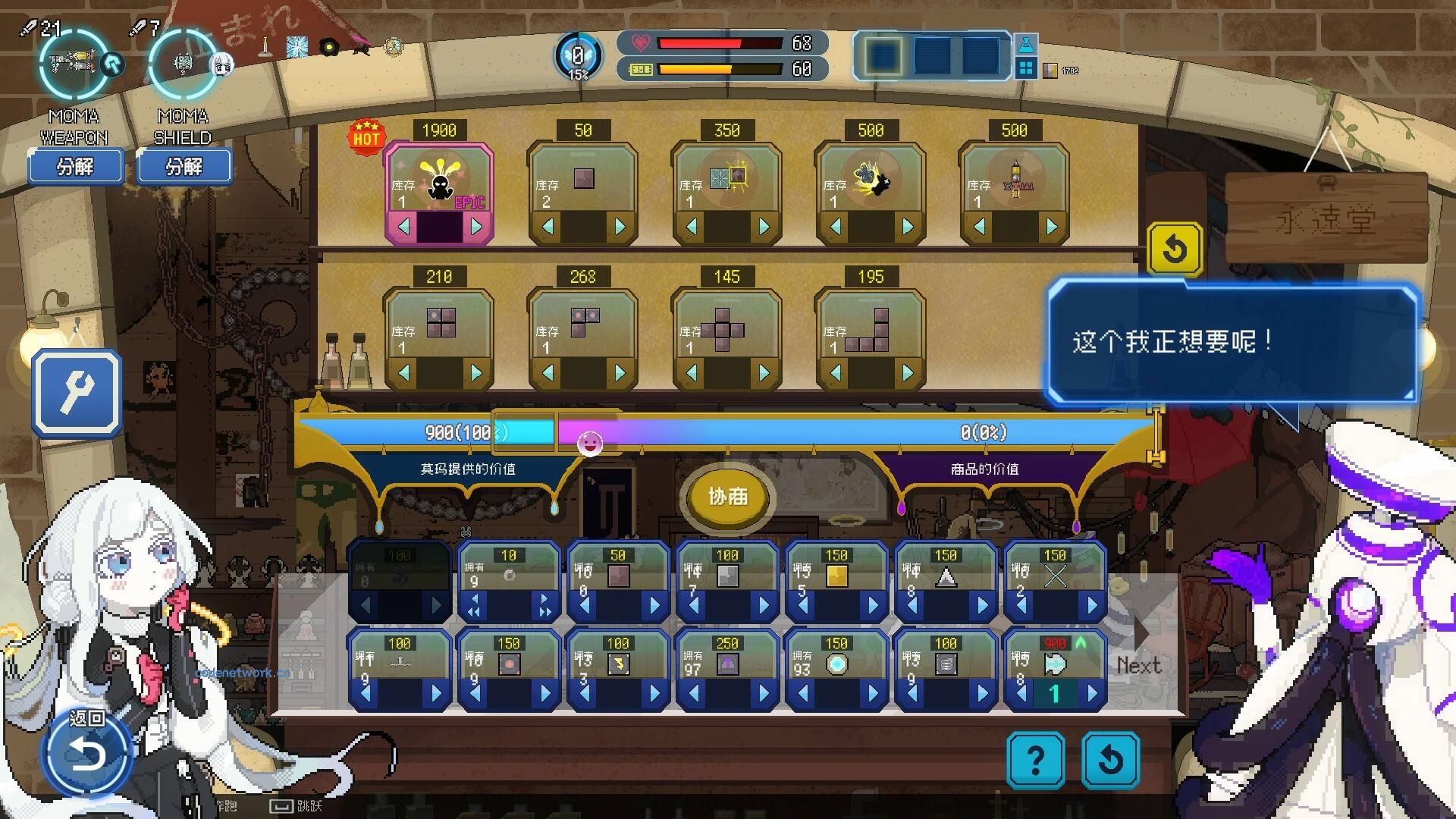Click the 协商 negotiate button
1456x819 pixels.
[727, 497]
